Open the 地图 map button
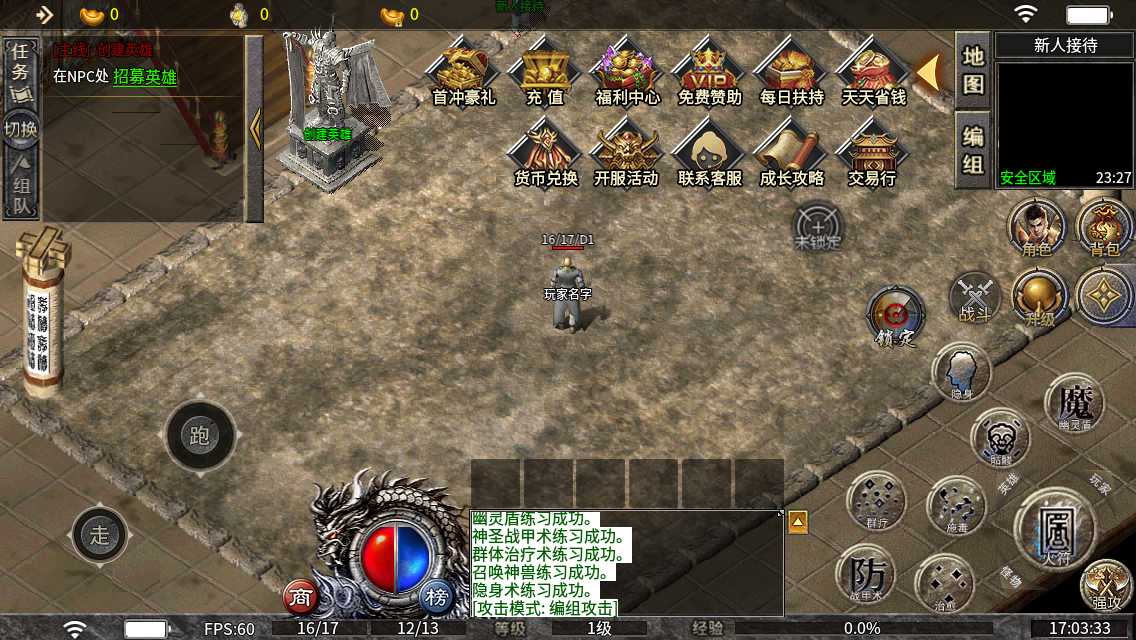The width and height of the screenshot is (1136, 640). click(x=973, y=70)
